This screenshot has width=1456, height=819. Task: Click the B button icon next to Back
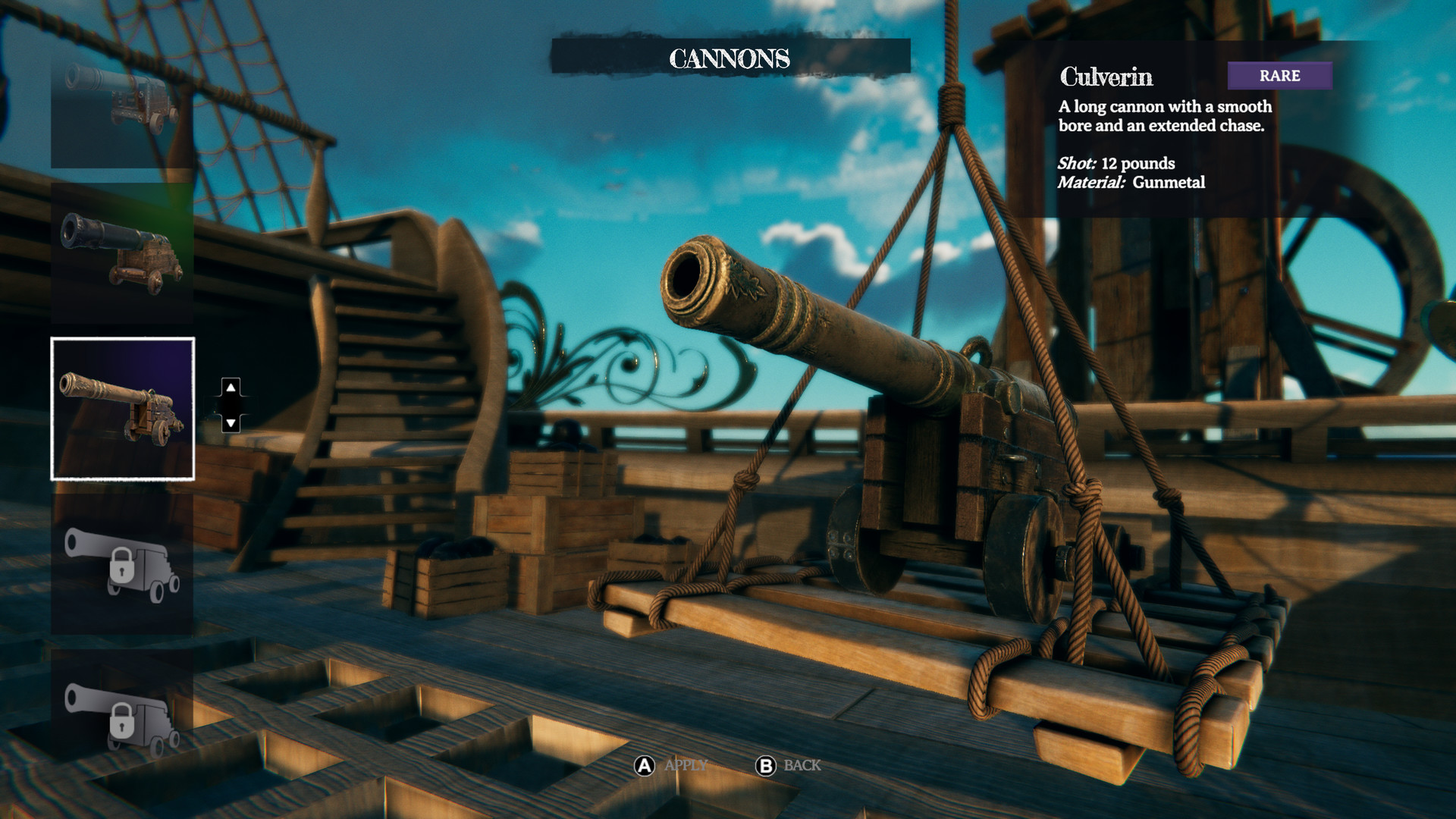tap(766, 766)
